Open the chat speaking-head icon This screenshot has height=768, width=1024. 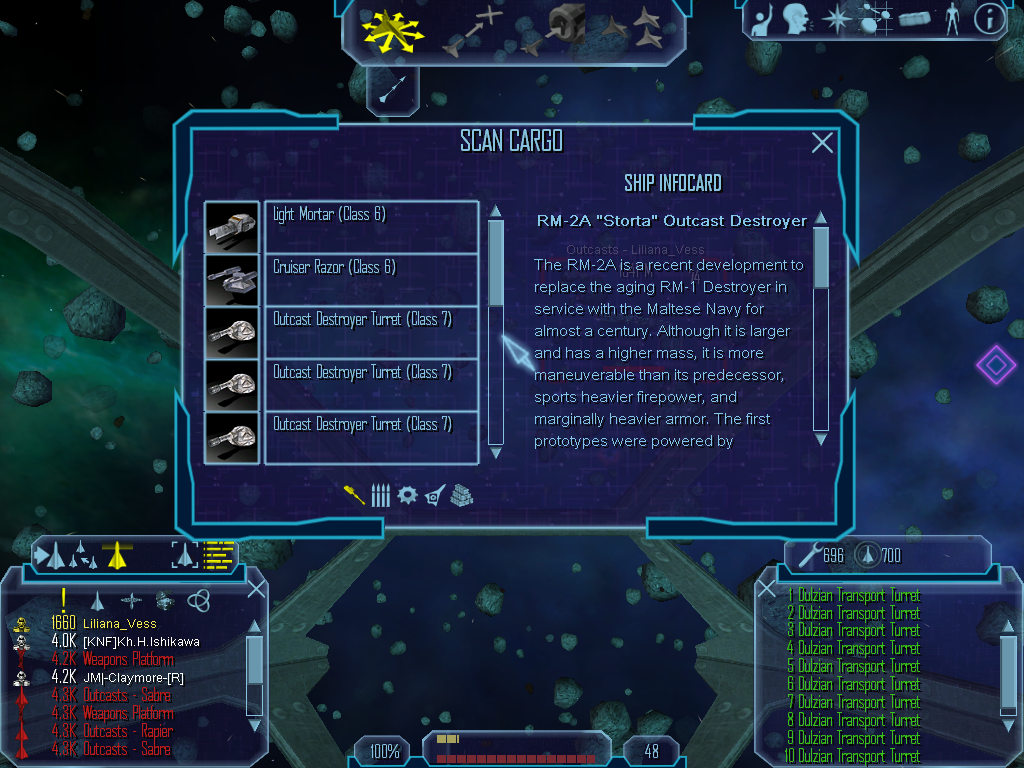point(796,18)
